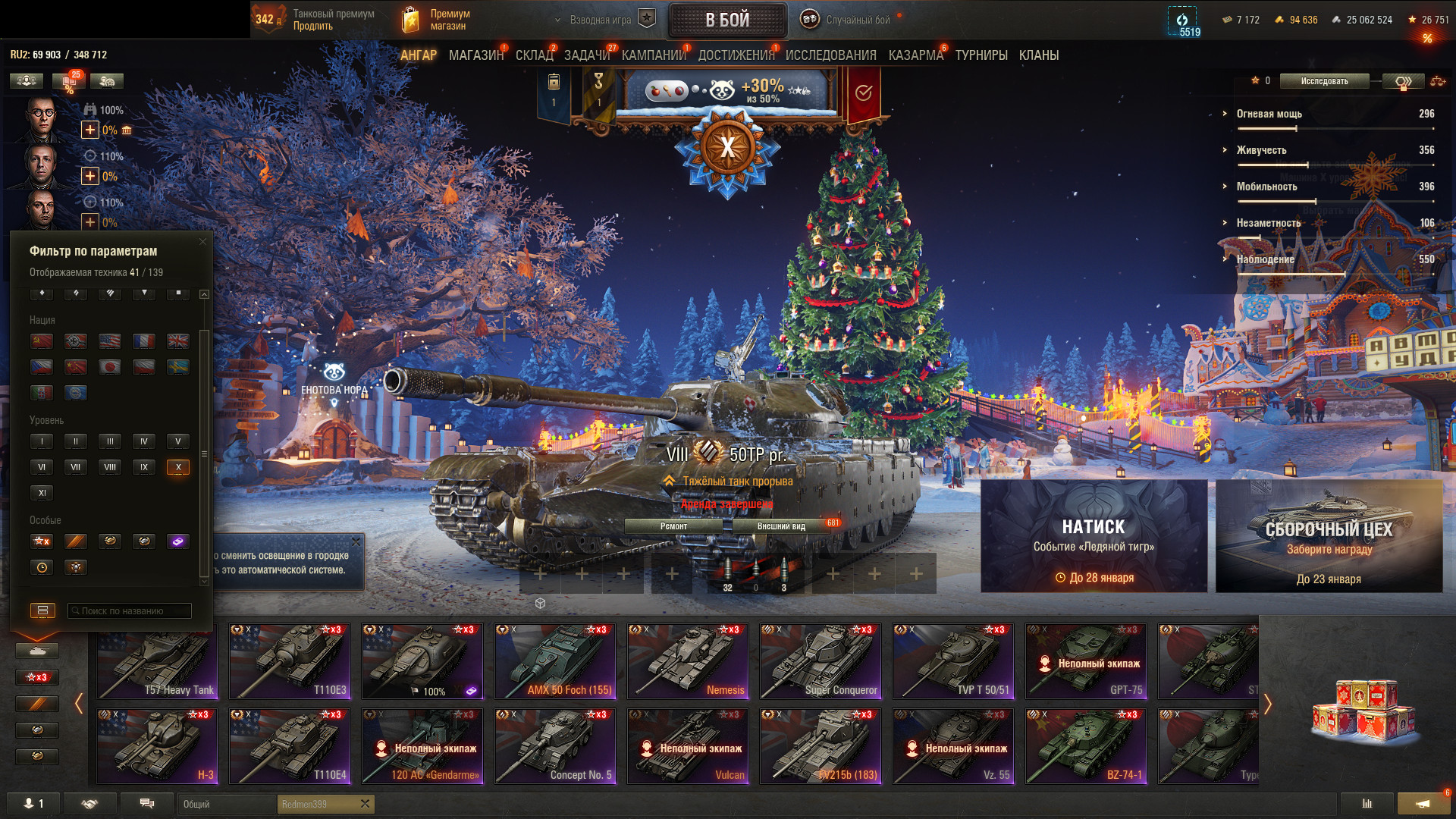Screen dimensions: 1456x819
Task: Go to the КАЗАРМА barracks tab
Action: point(915,55)
